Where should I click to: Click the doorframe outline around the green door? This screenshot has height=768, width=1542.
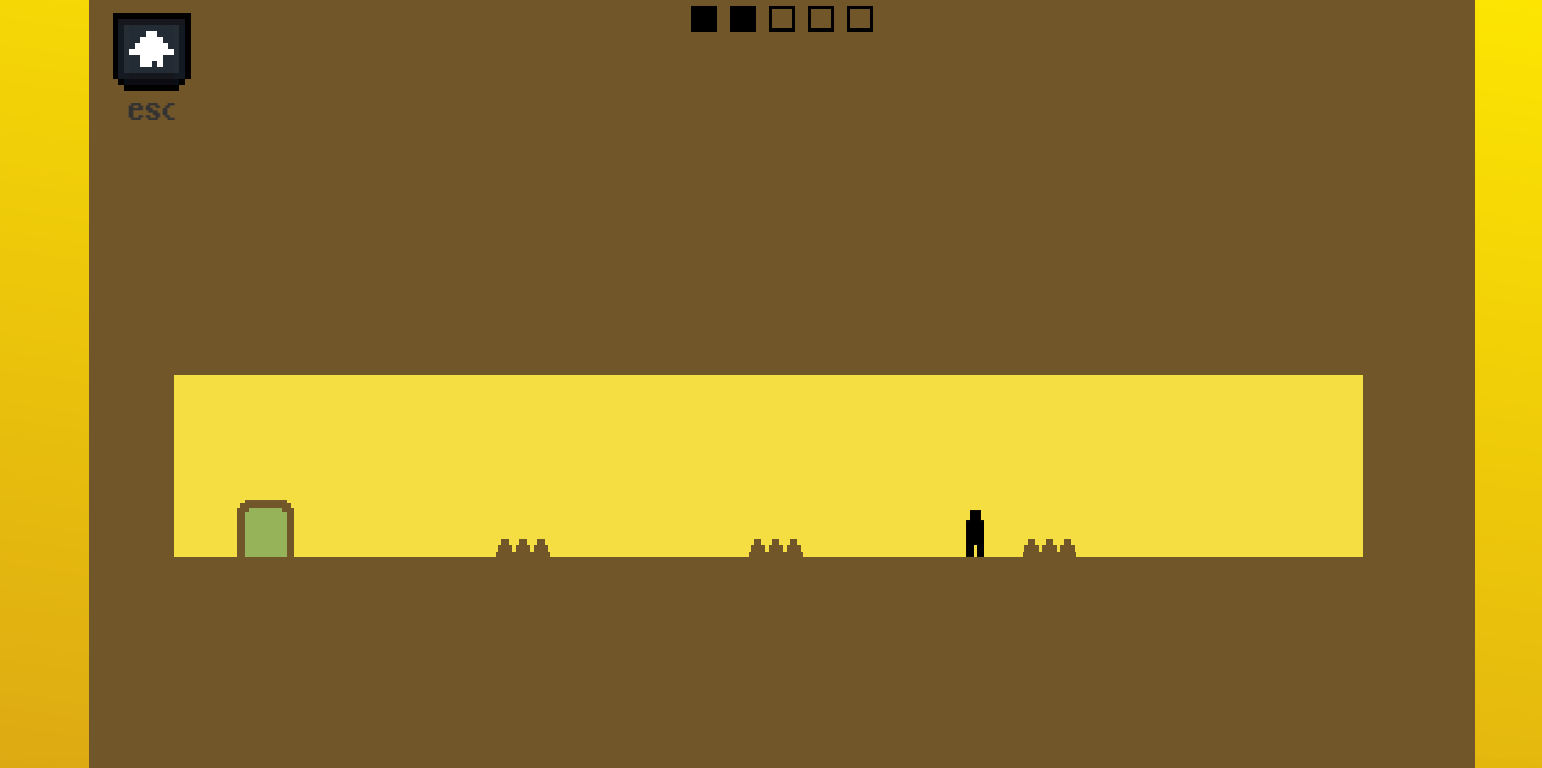264,503
